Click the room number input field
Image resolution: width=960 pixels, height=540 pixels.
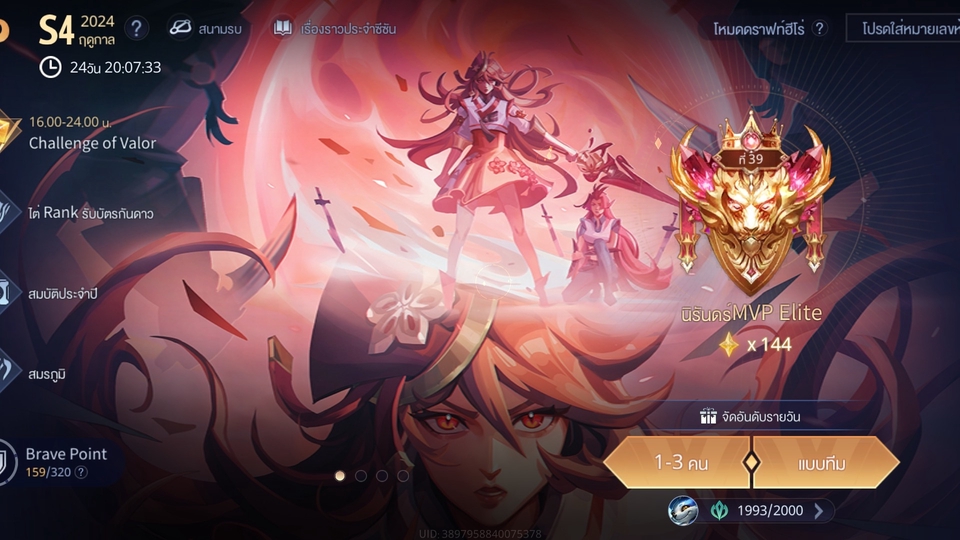point(905,29)
